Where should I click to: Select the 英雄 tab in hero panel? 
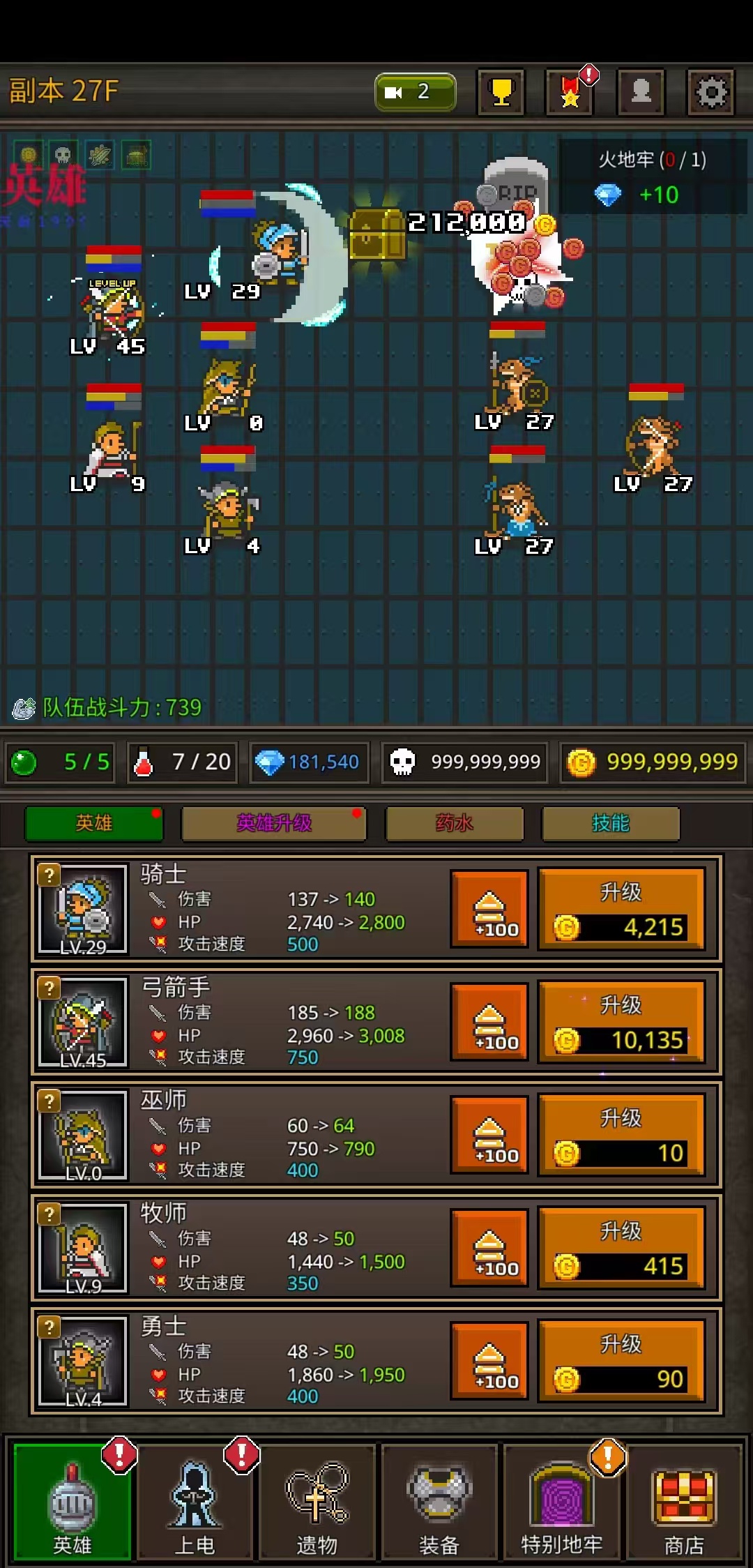pyautogui.click(x=94, y=824)
